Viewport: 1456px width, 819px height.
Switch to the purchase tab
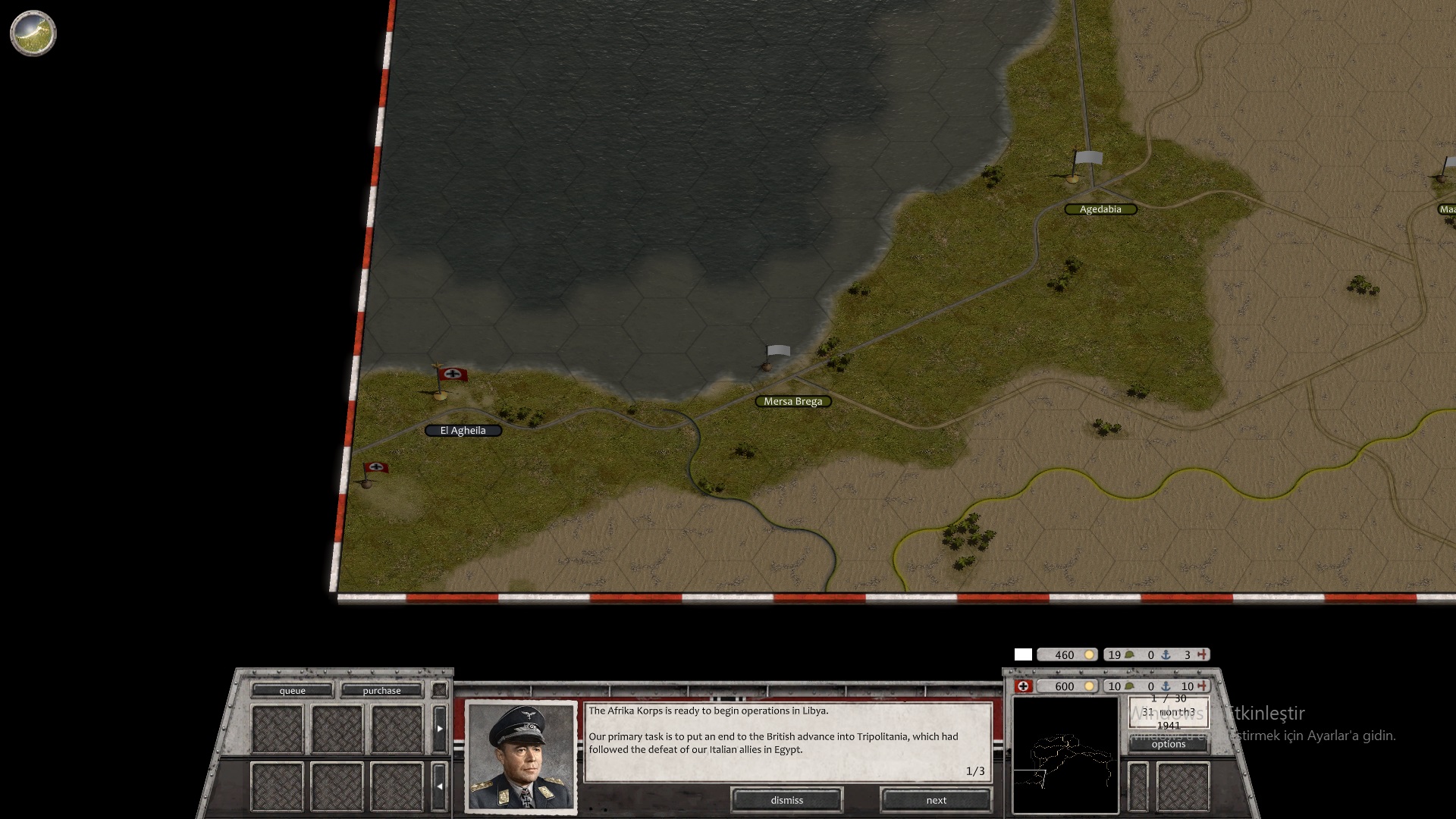383,691
